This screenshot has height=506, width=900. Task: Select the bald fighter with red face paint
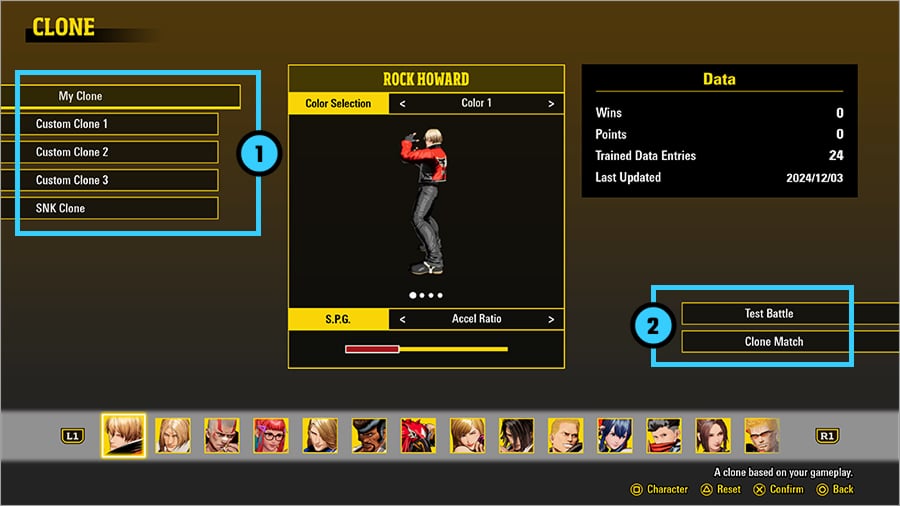[222, 436]
